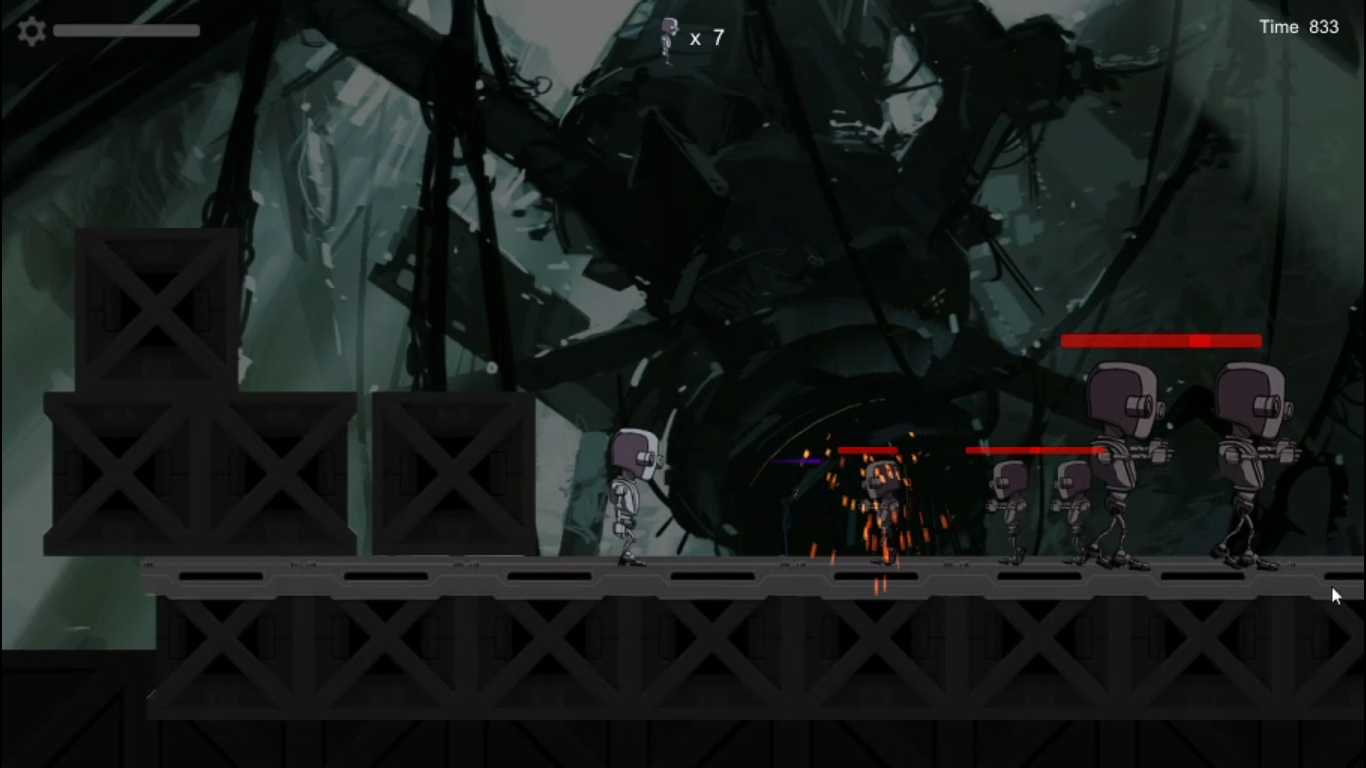Open the settings gear icon

tap(30, 30)
